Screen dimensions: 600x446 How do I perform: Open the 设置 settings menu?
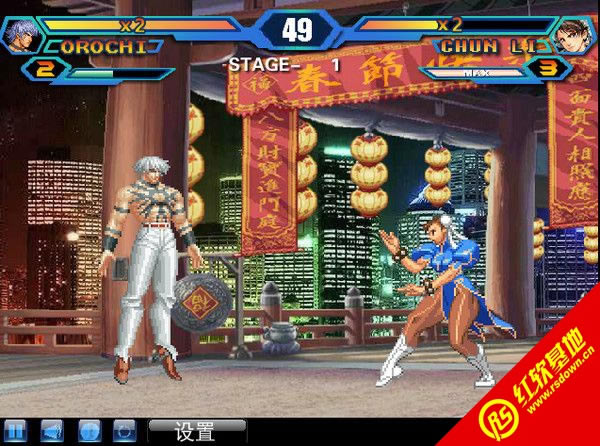pos(196,432)
